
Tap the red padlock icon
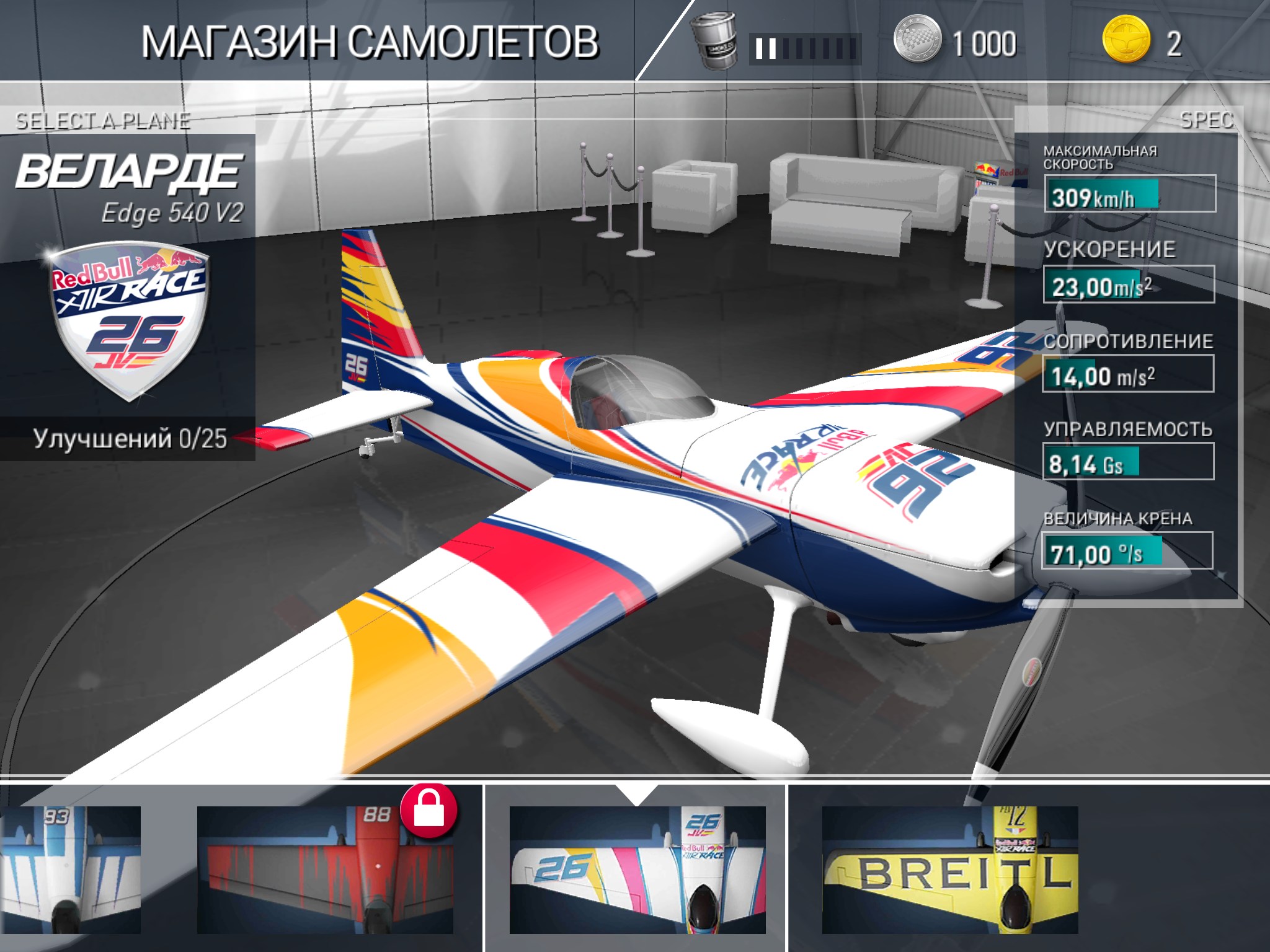(x=429, y=811)
